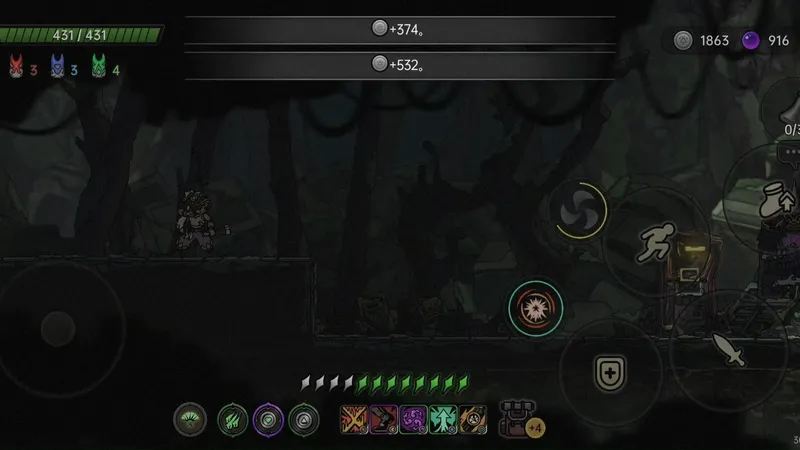Select the green fan relic icon
Screen dimensions: 800x450
point(190,419)
